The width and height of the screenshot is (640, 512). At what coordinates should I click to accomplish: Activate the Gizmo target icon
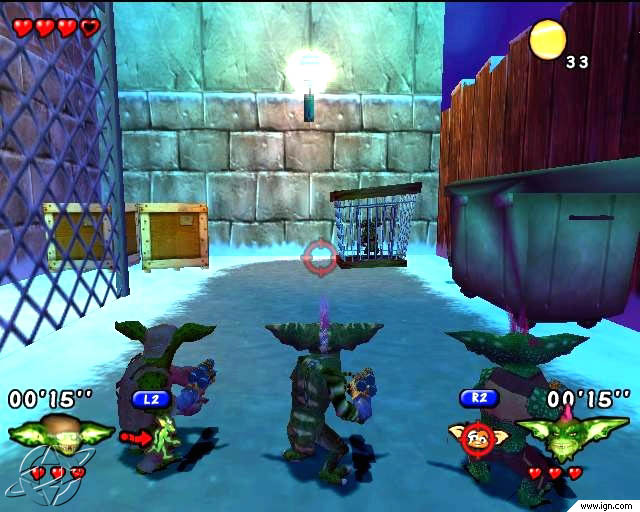(x=478, y=437)
